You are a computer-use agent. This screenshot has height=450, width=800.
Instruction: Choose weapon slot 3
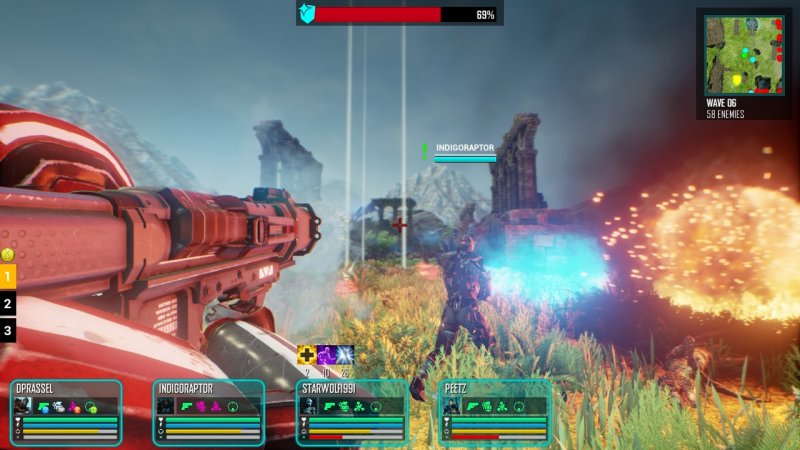8,330
